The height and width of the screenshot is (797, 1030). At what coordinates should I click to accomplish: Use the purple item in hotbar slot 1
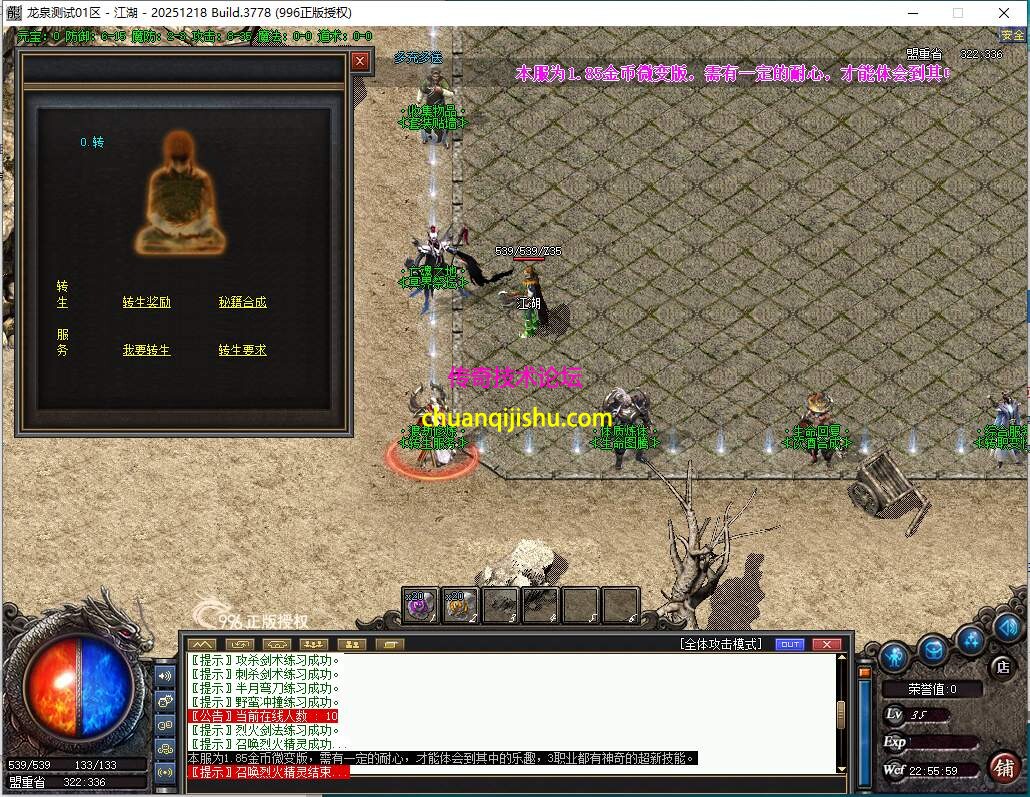(418, 604)
